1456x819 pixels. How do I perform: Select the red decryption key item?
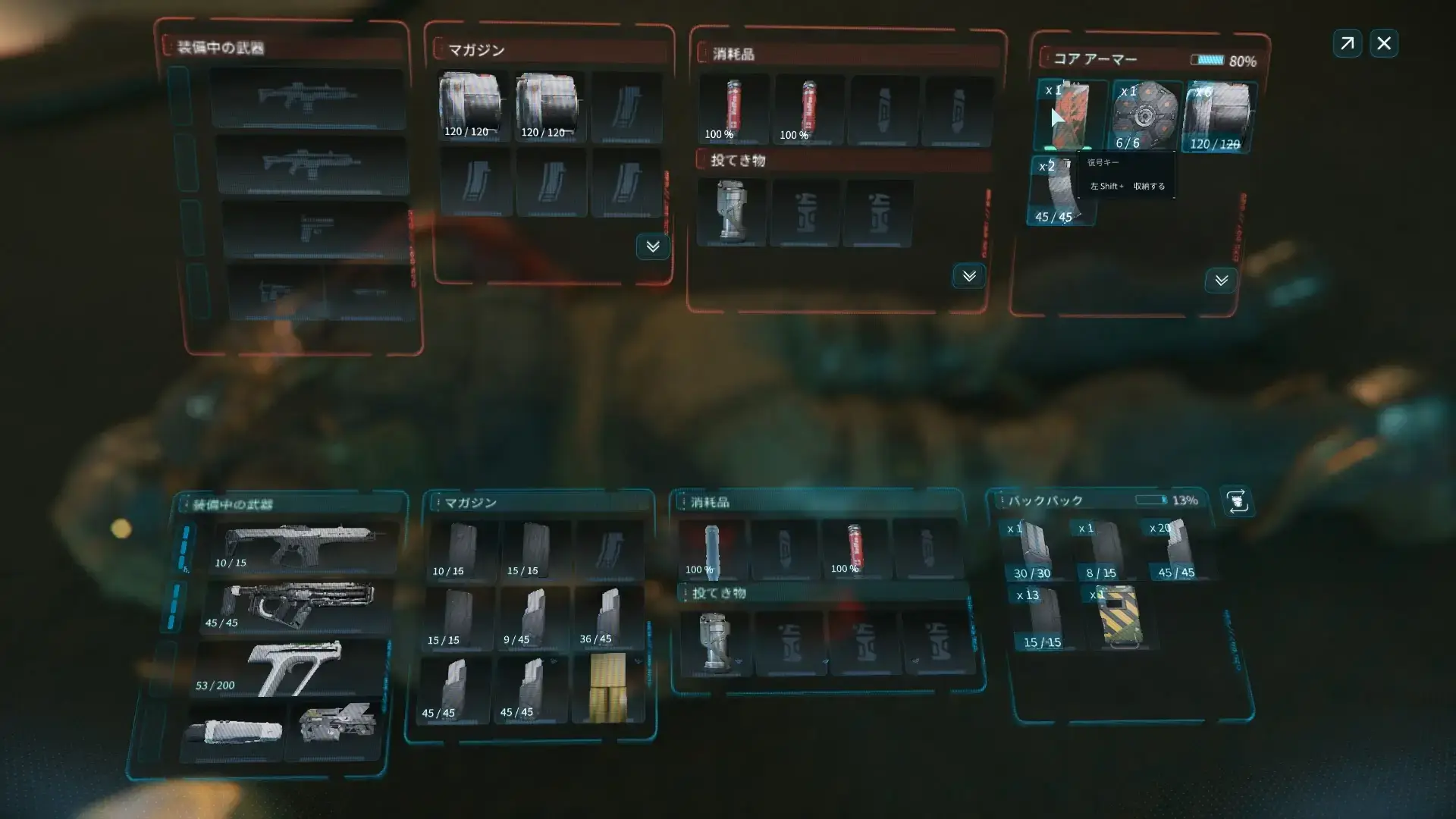(1068, 115)
